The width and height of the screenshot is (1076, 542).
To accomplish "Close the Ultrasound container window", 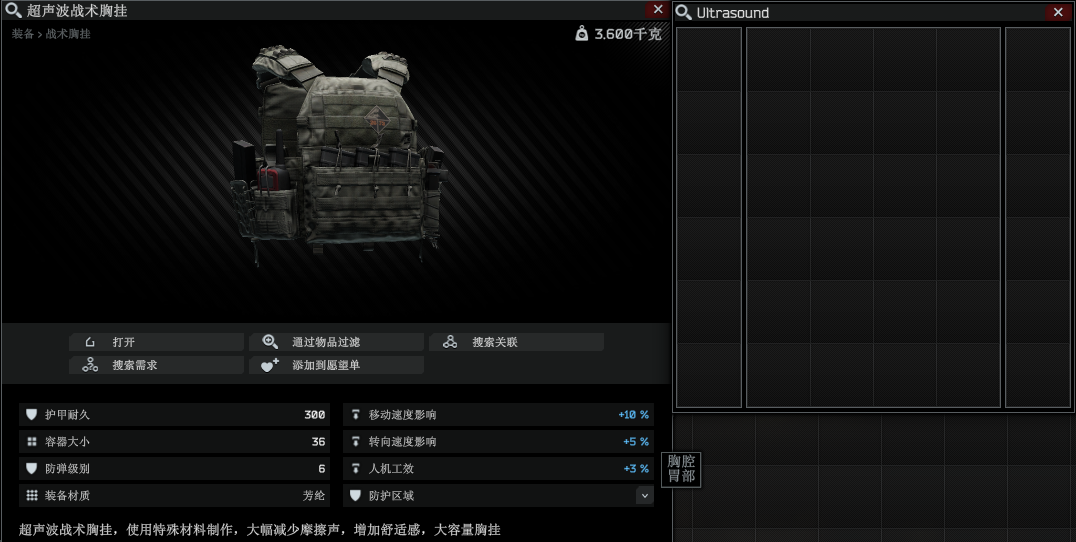I will click(1058, 12).
